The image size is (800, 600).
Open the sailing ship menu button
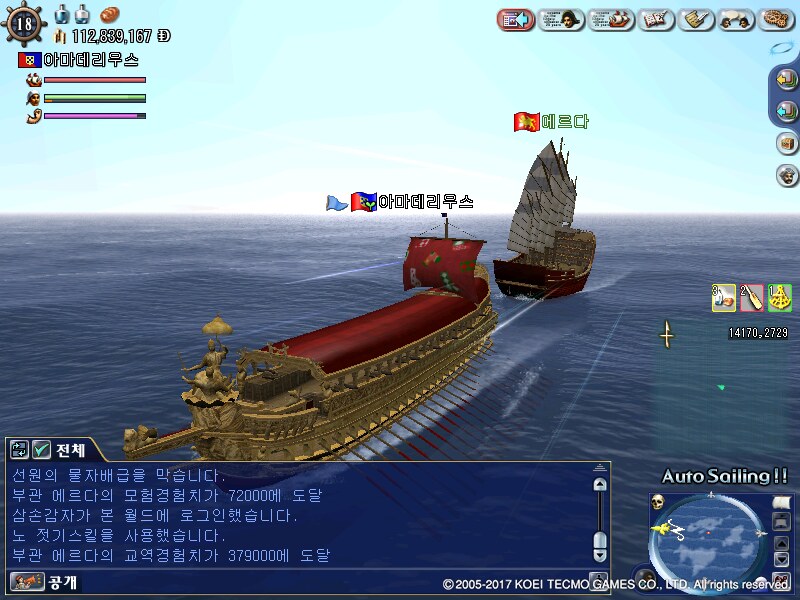point(611,18)
